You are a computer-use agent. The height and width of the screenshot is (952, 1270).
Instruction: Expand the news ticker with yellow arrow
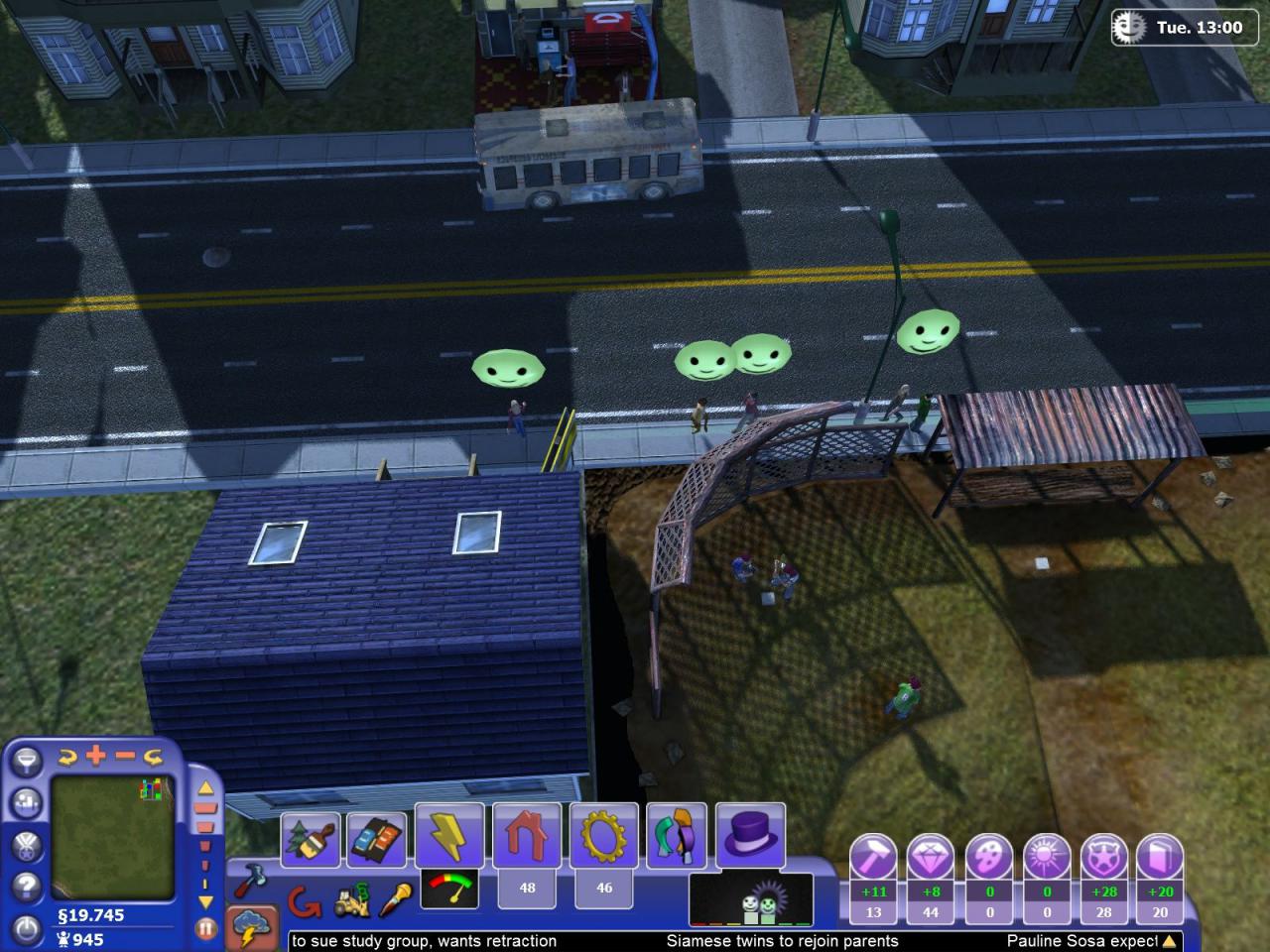point(1171,941)
